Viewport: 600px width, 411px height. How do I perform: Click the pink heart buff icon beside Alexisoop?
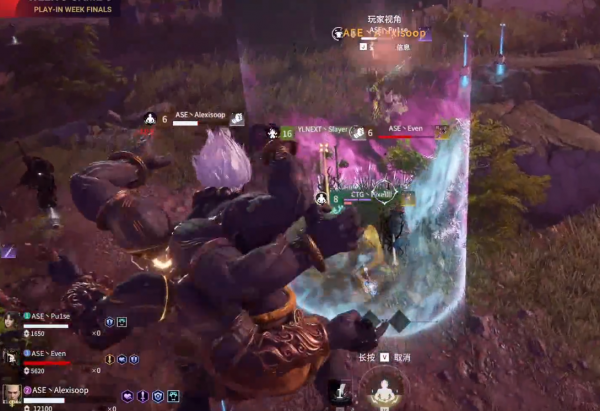click(x=128, y=396)
